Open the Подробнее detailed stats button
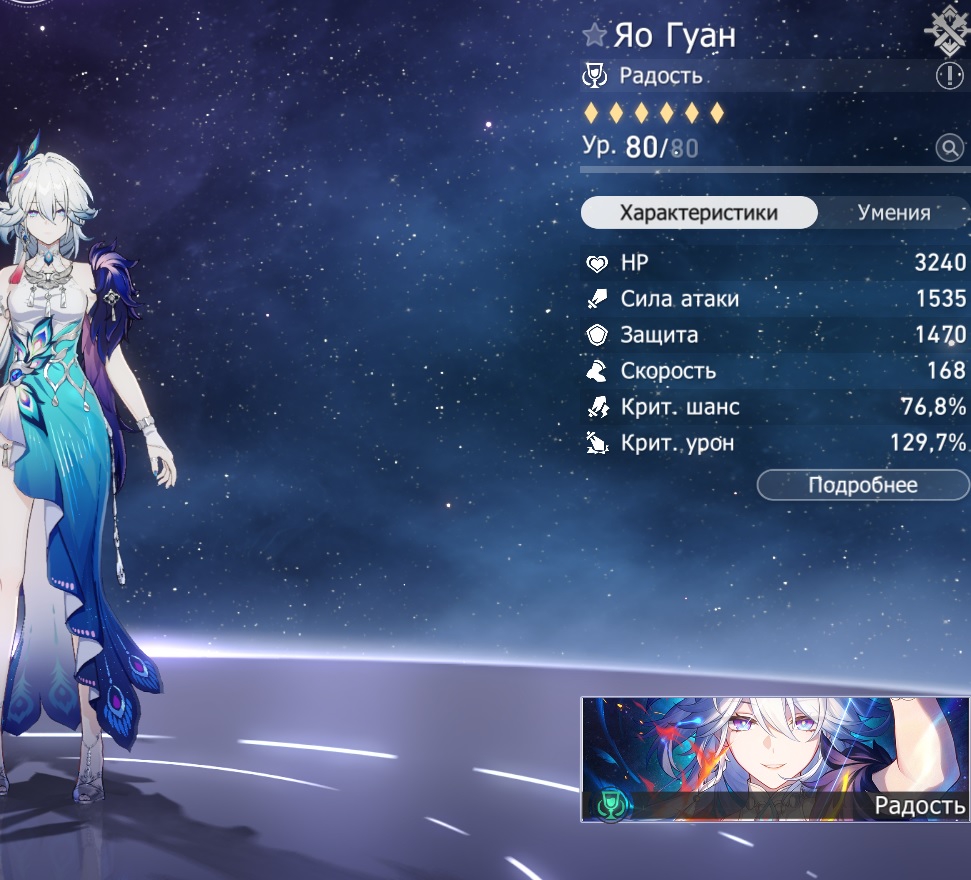Image resolution: width=971 pixels, height=880 pixels. coord(862,485)
